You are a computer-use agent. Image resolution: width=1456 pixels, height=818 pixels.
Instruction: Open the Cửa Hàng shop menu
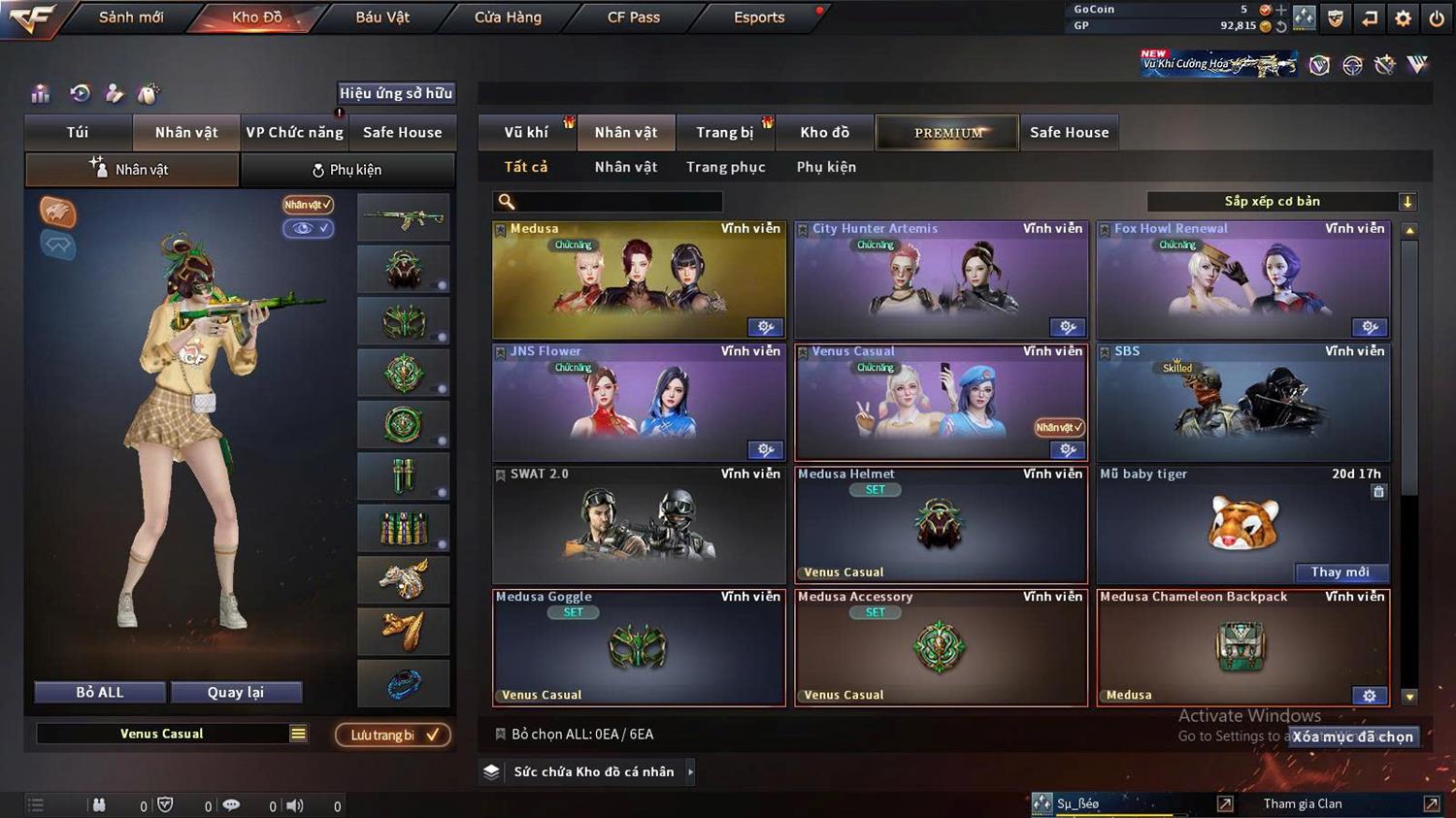pyautogui.click(x=508, y=17)
